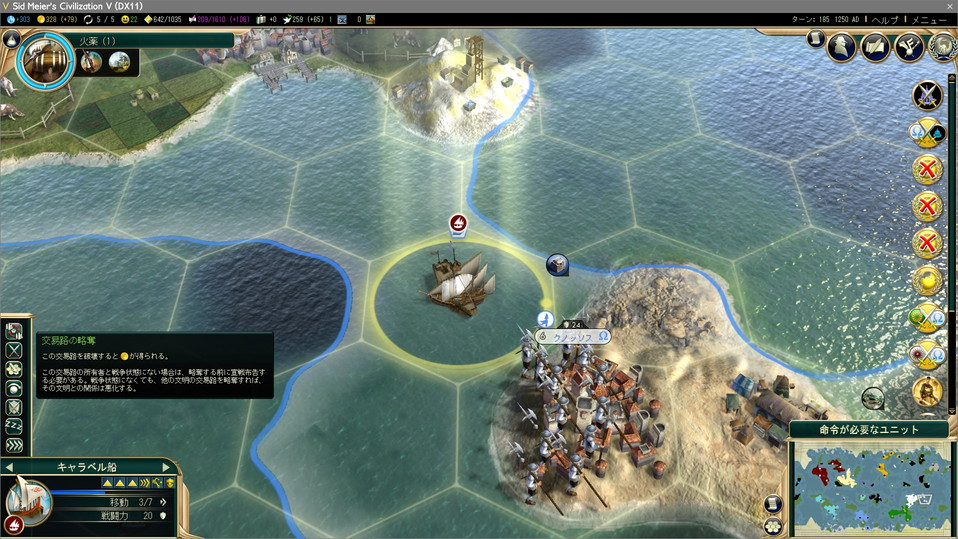This screenshot has height=539, width=958.
Task: Click the caravel unit portrait
Action: pos(28,497)
